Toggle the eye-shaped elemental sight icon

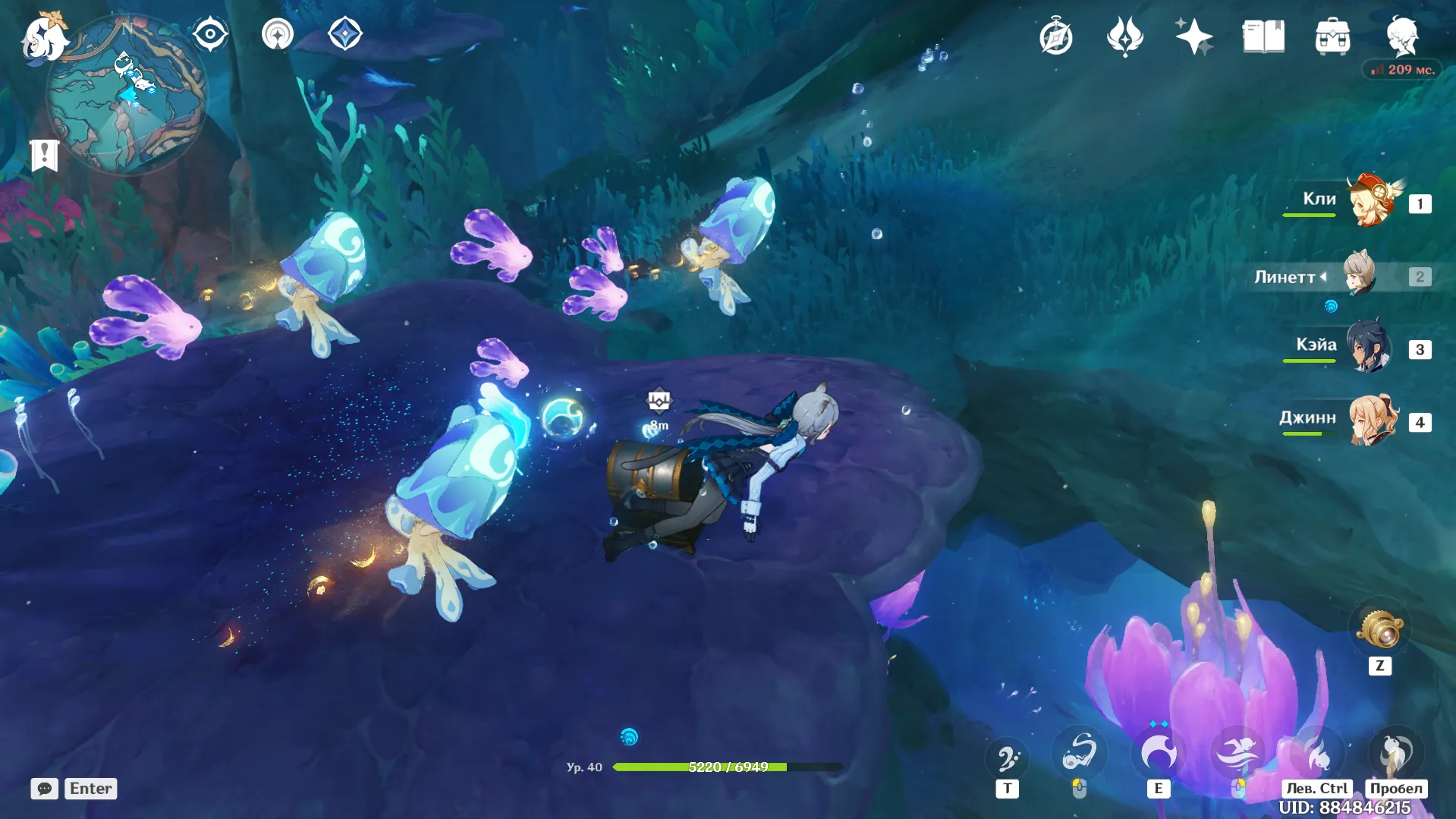209,34
